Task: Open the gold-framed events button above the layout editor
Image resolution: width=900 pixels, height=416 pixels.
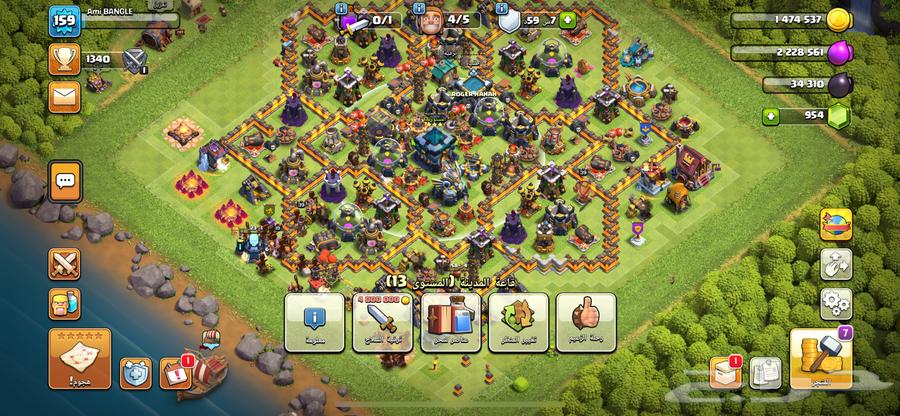Action: pos(836,224)
